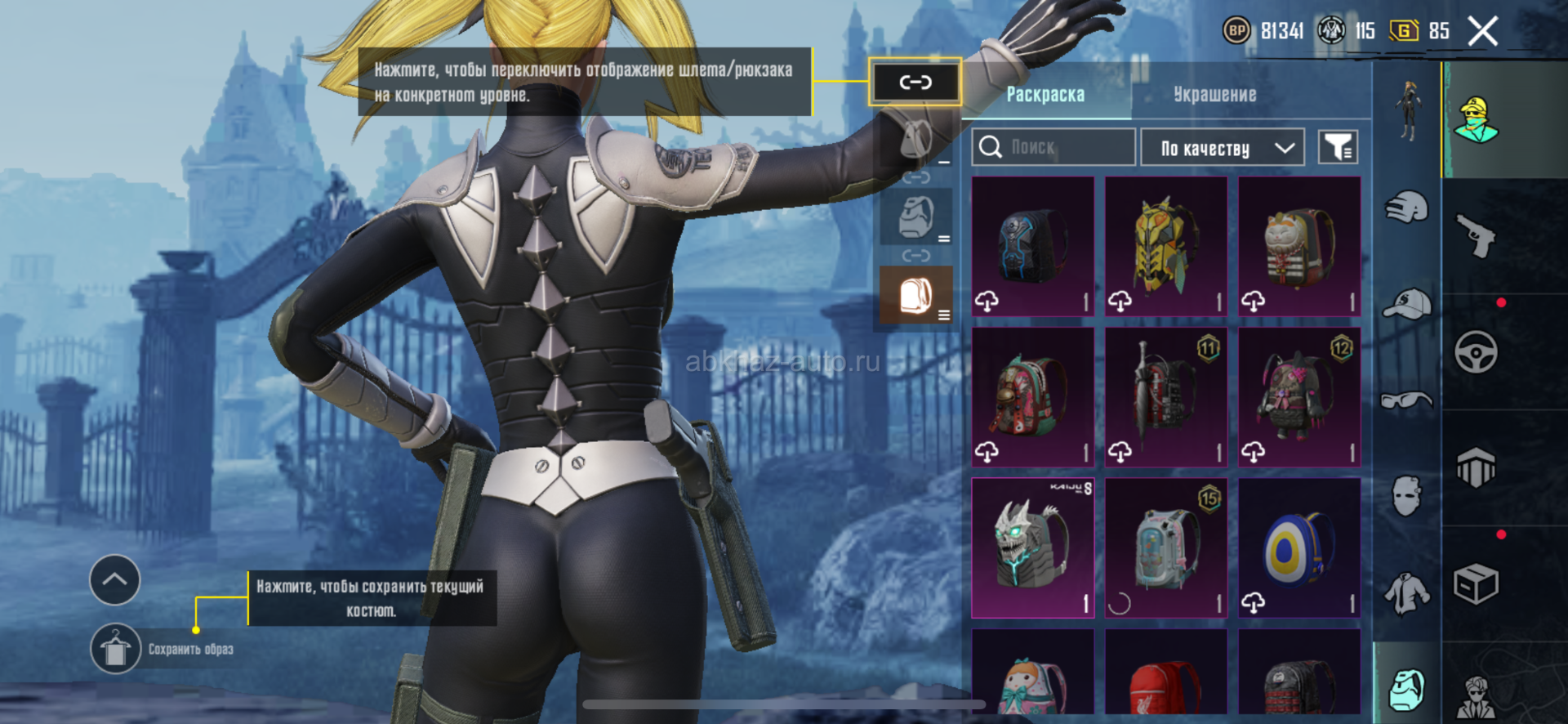Screen dimensions: 1568x724
Task: Close the inventory screen with the X
Action: coord(1482,33)
